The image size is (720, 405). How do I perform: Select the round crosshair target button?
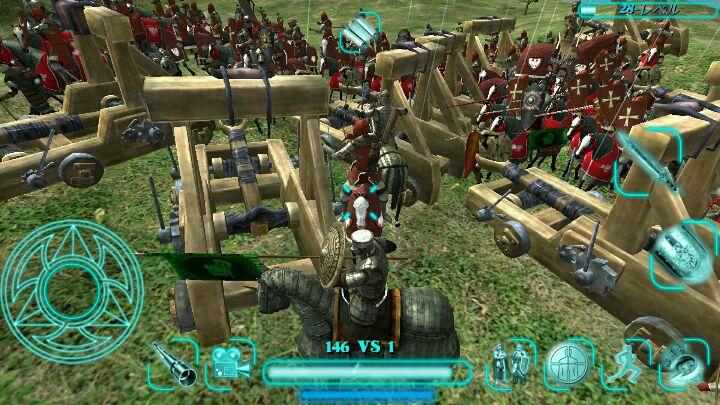point(568,364)
